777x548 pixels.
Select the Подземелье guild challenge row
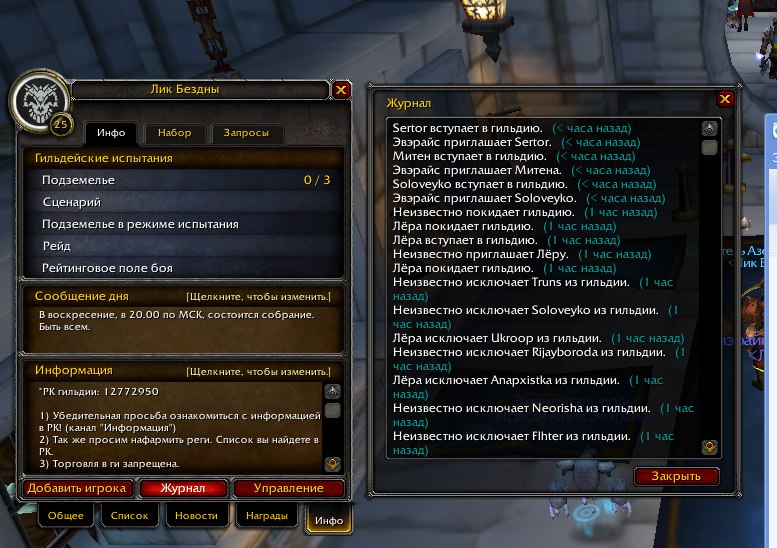pos(185,180)
